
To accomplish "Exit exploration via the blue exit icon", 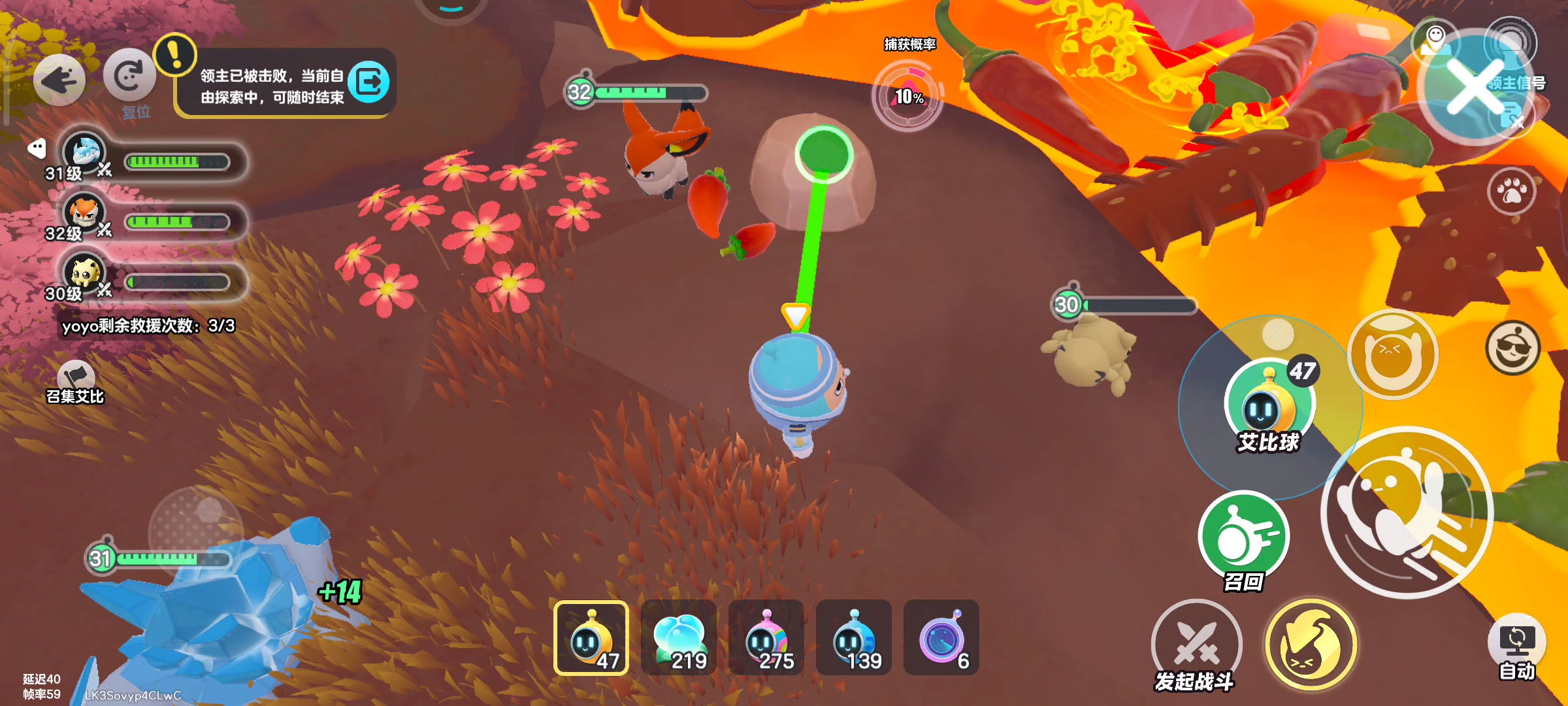I will (369, 82).
